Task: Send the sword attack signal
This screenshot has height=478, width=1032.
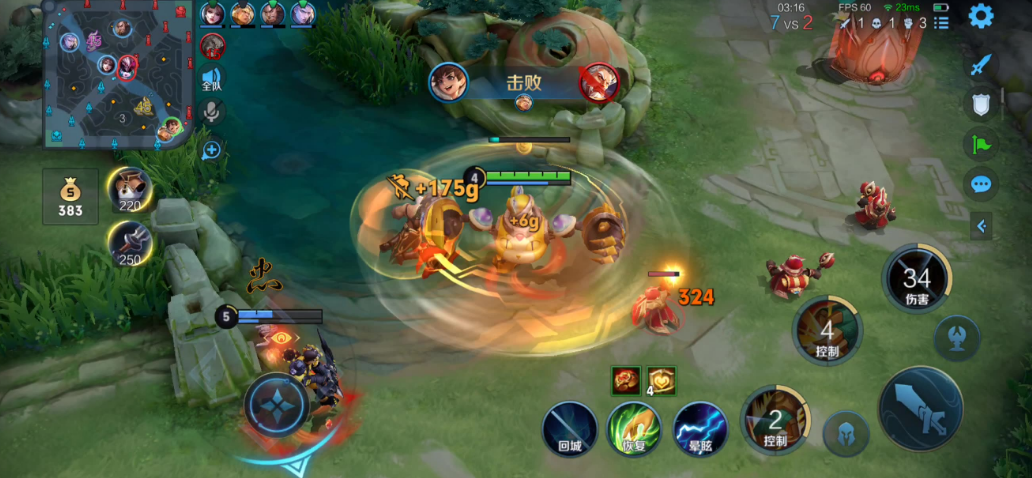Action: (981, 65)
